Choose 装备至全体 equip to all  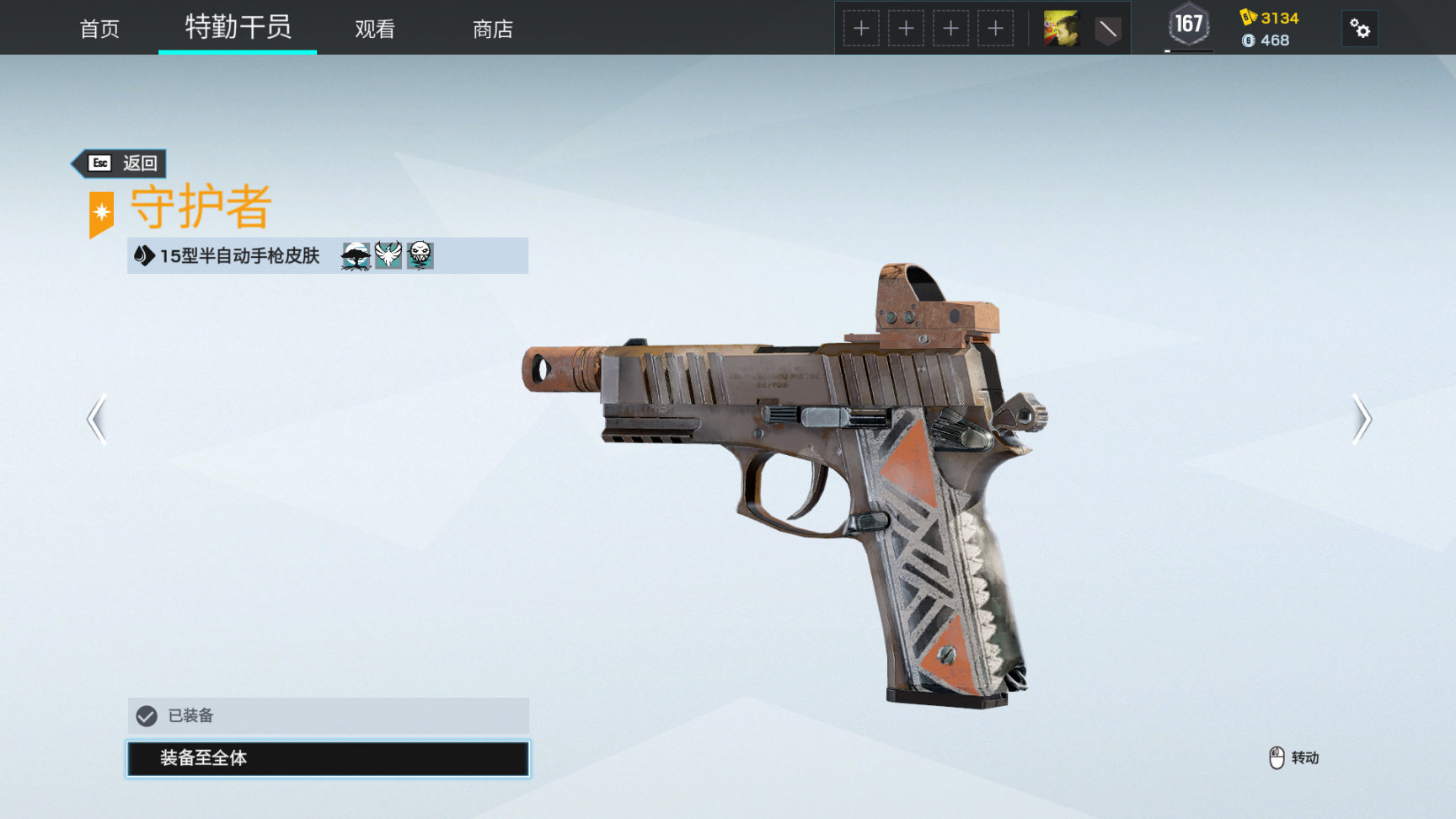coord(328,758)
